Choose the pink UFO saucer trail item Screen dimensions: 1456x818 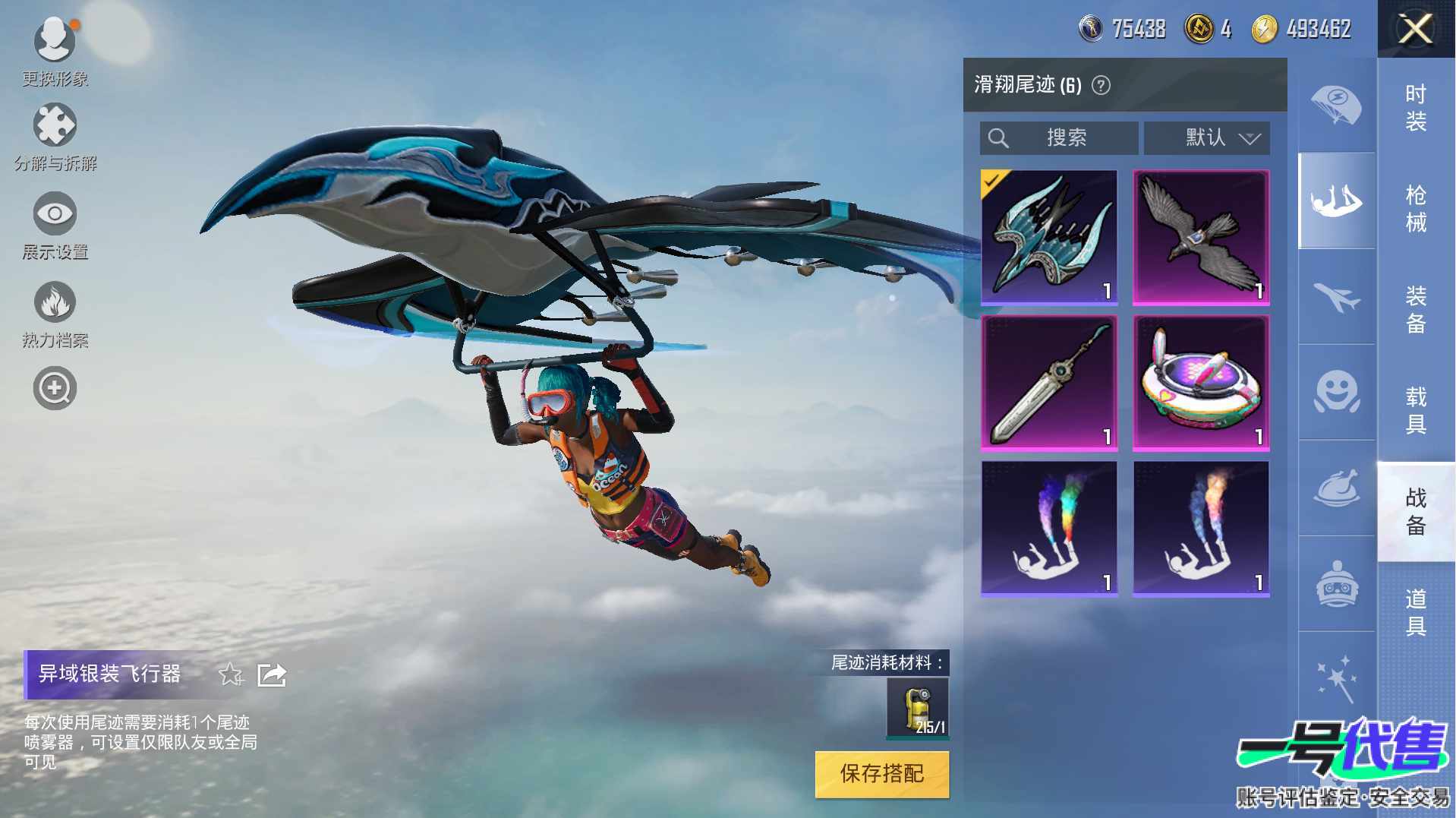1201,383
